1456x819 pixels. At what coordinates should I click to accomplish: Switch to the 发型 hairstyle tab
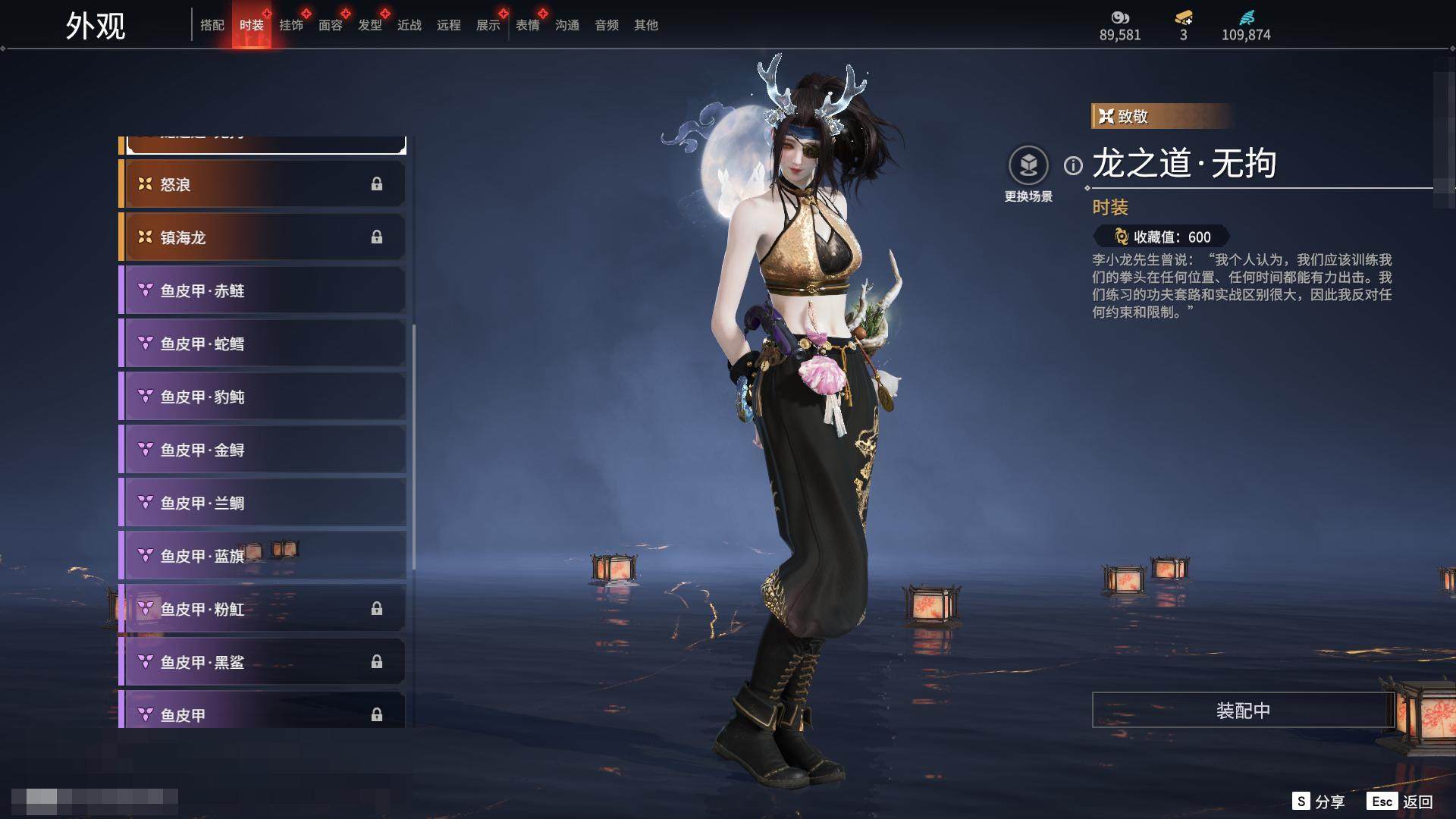click(370, 25)
